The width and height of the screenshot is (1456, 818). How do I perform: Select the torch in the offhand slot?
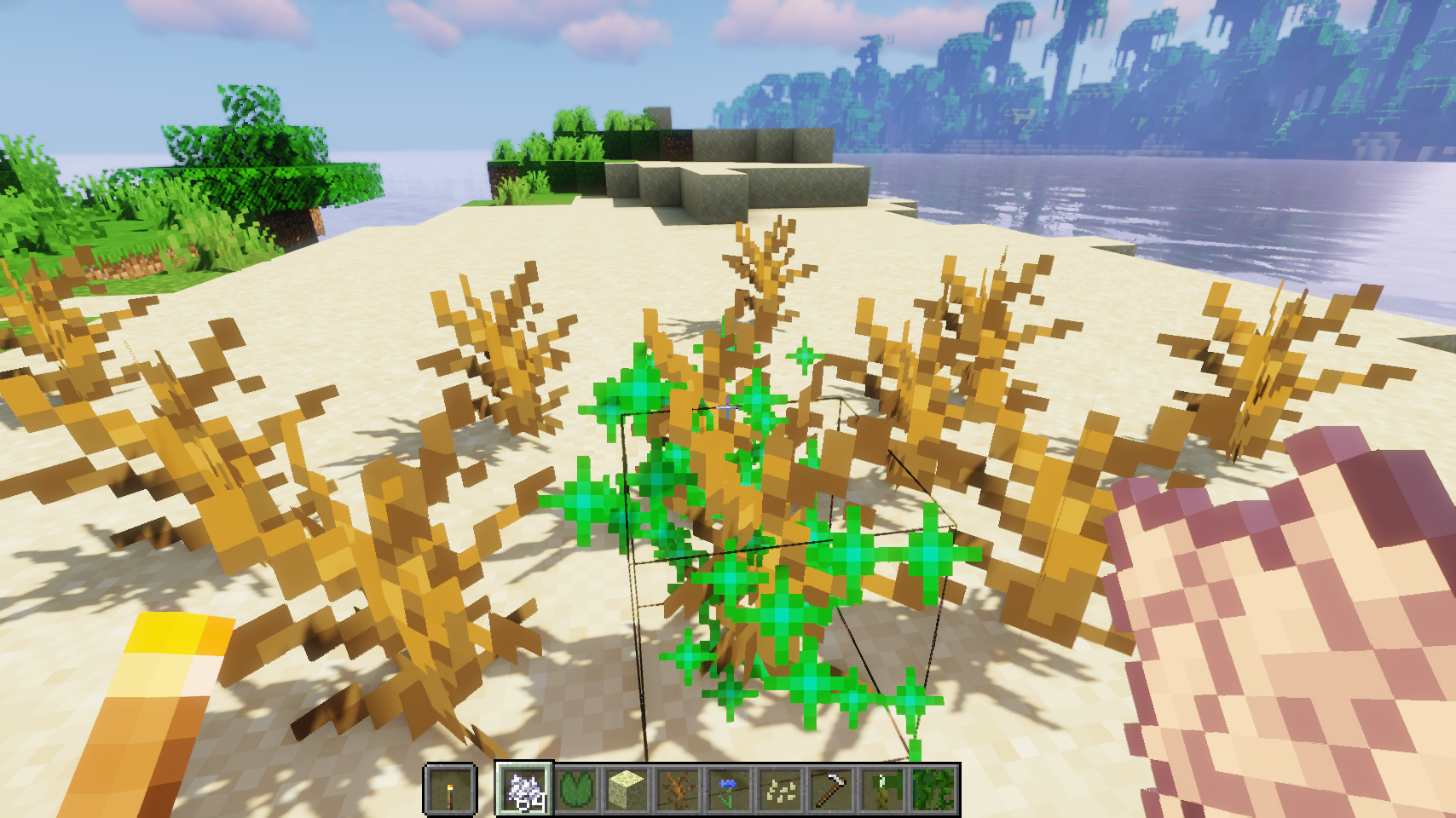pos(449,790)
